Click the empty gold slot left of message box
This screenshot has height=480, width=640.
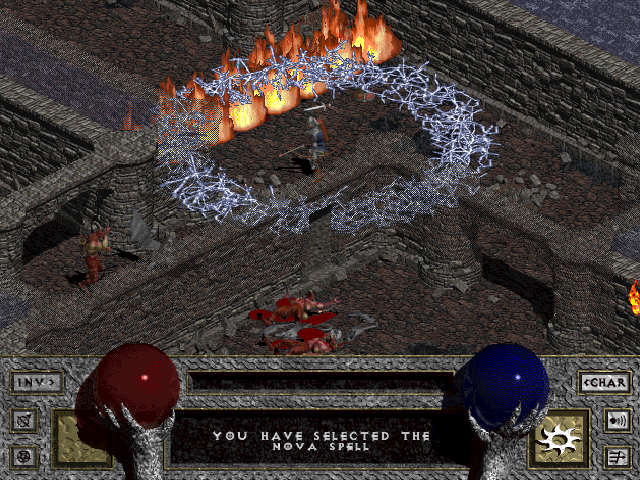click(x=80, y=439)
